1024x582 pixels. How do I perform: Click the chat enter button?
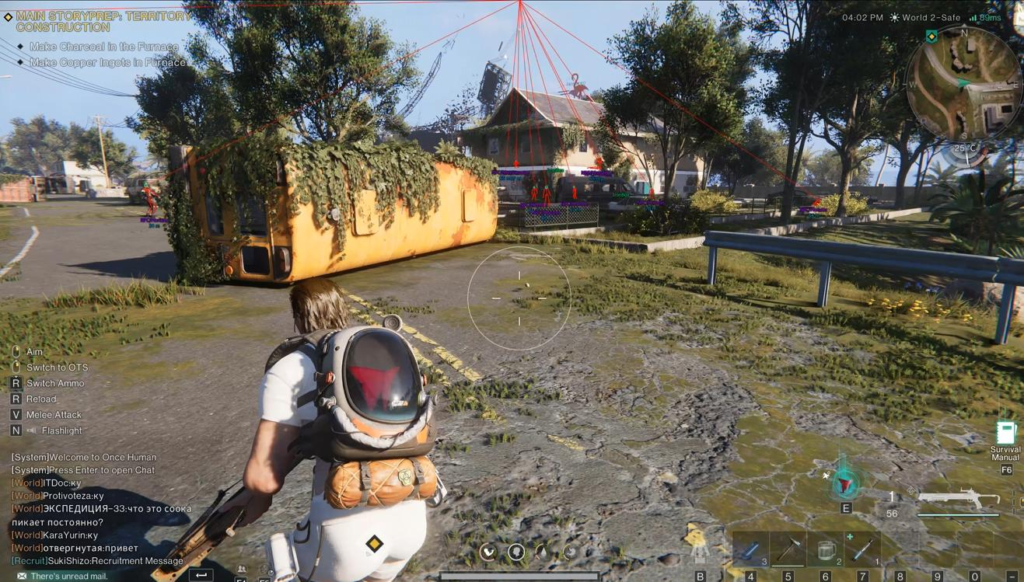[201, 575]
